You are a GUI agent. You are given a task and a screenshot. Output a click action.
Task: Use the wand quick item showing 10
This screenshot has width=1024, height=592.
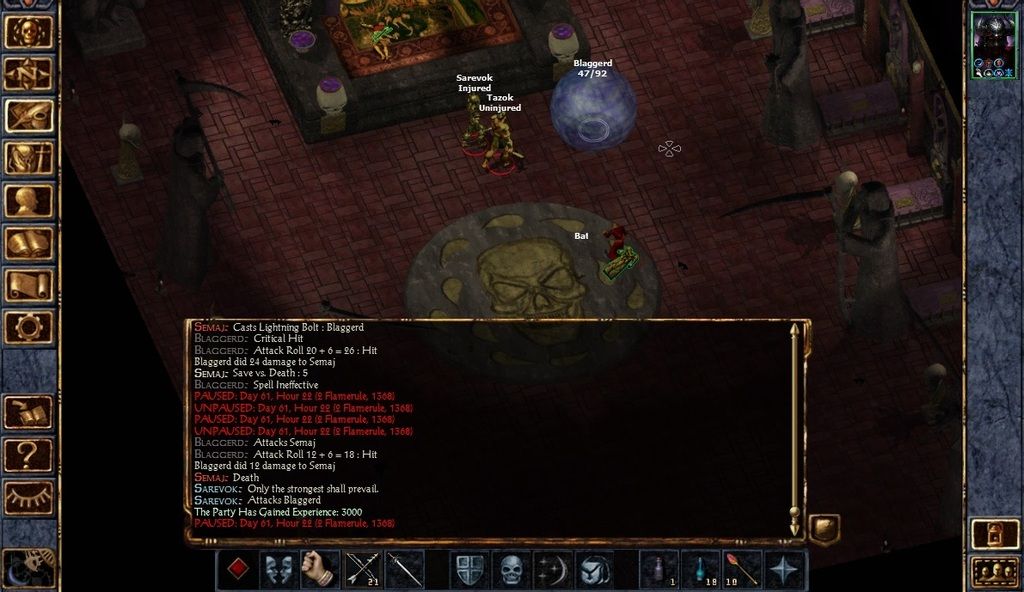(x=742, y=569)
